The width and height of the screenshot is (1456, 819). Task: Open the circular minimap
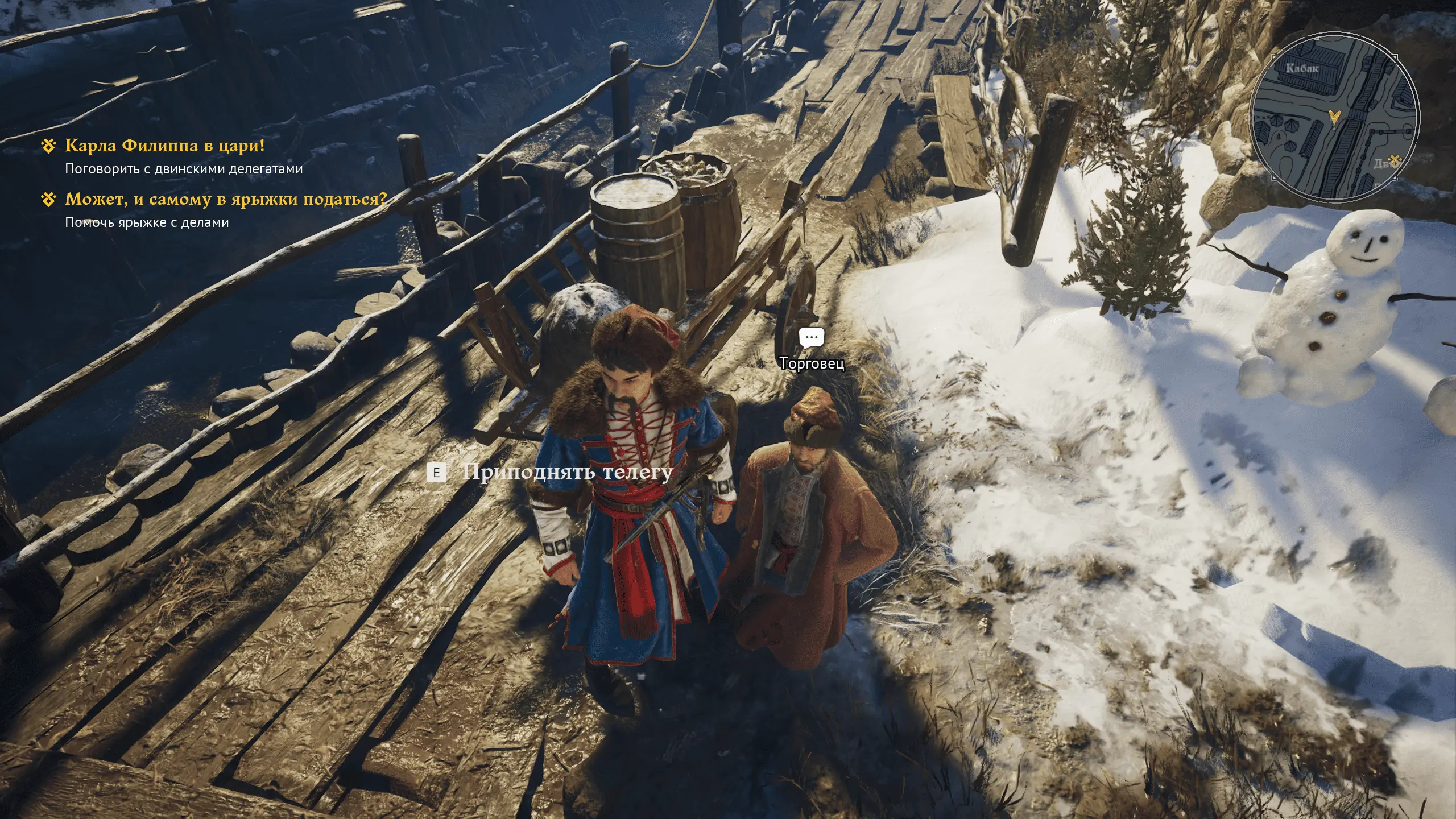(x=1333, y=118)
